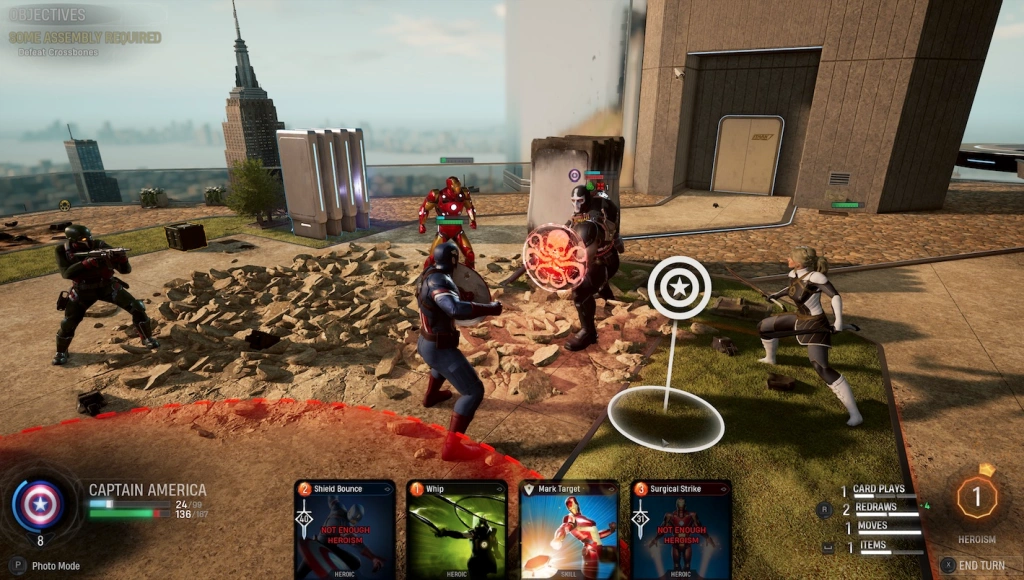
Task: Show the Objectives tracker
Action: point(48,16)
